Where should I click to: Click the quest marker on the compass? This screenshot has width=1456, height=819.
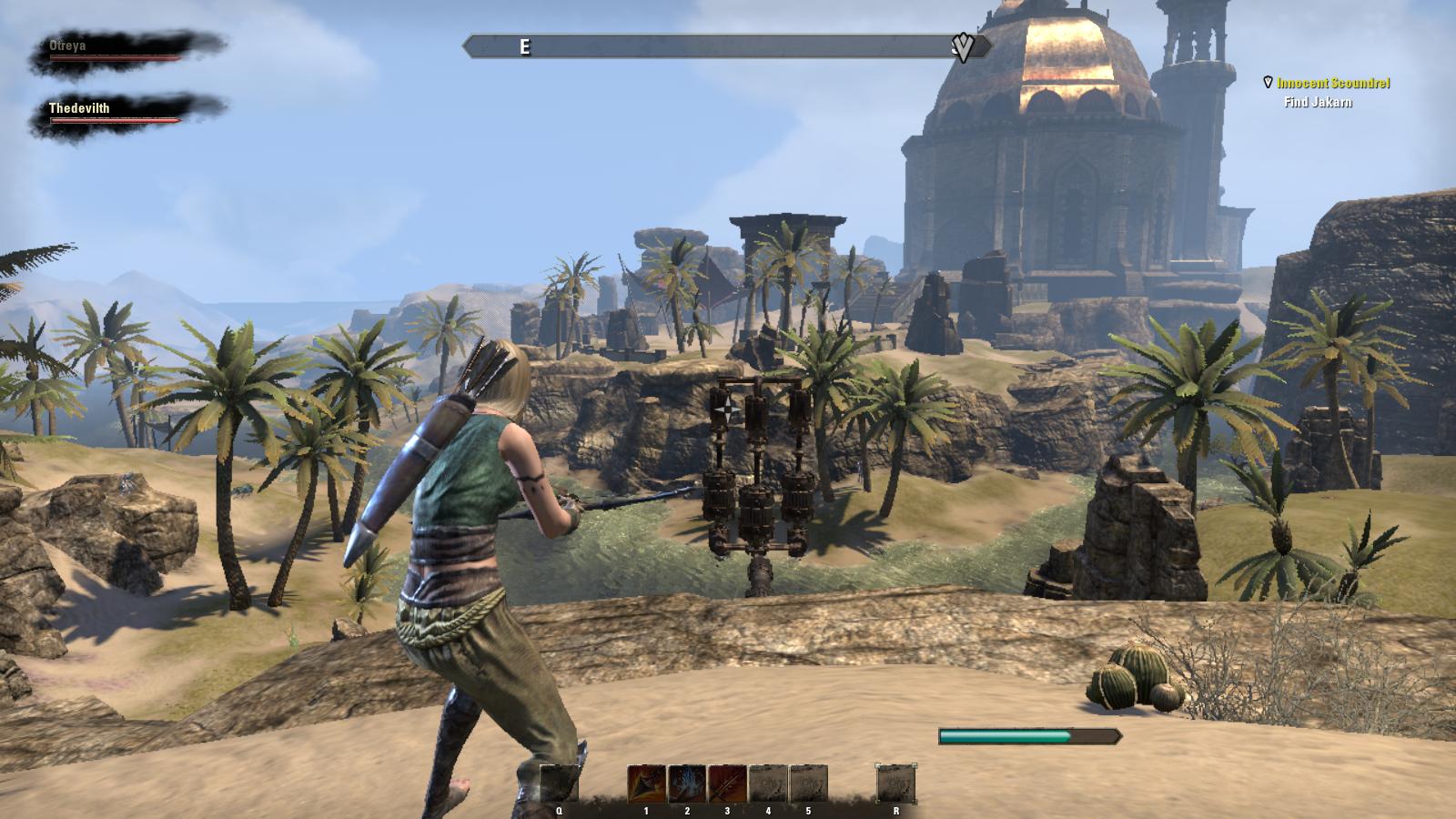[x=962, y=46]
